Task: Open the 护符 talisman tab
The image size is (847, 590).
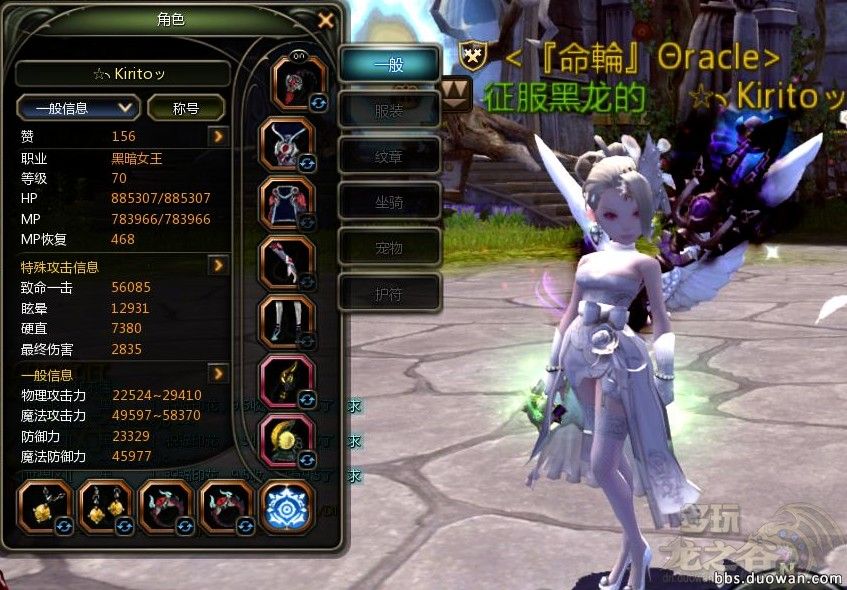Action: 389,291
